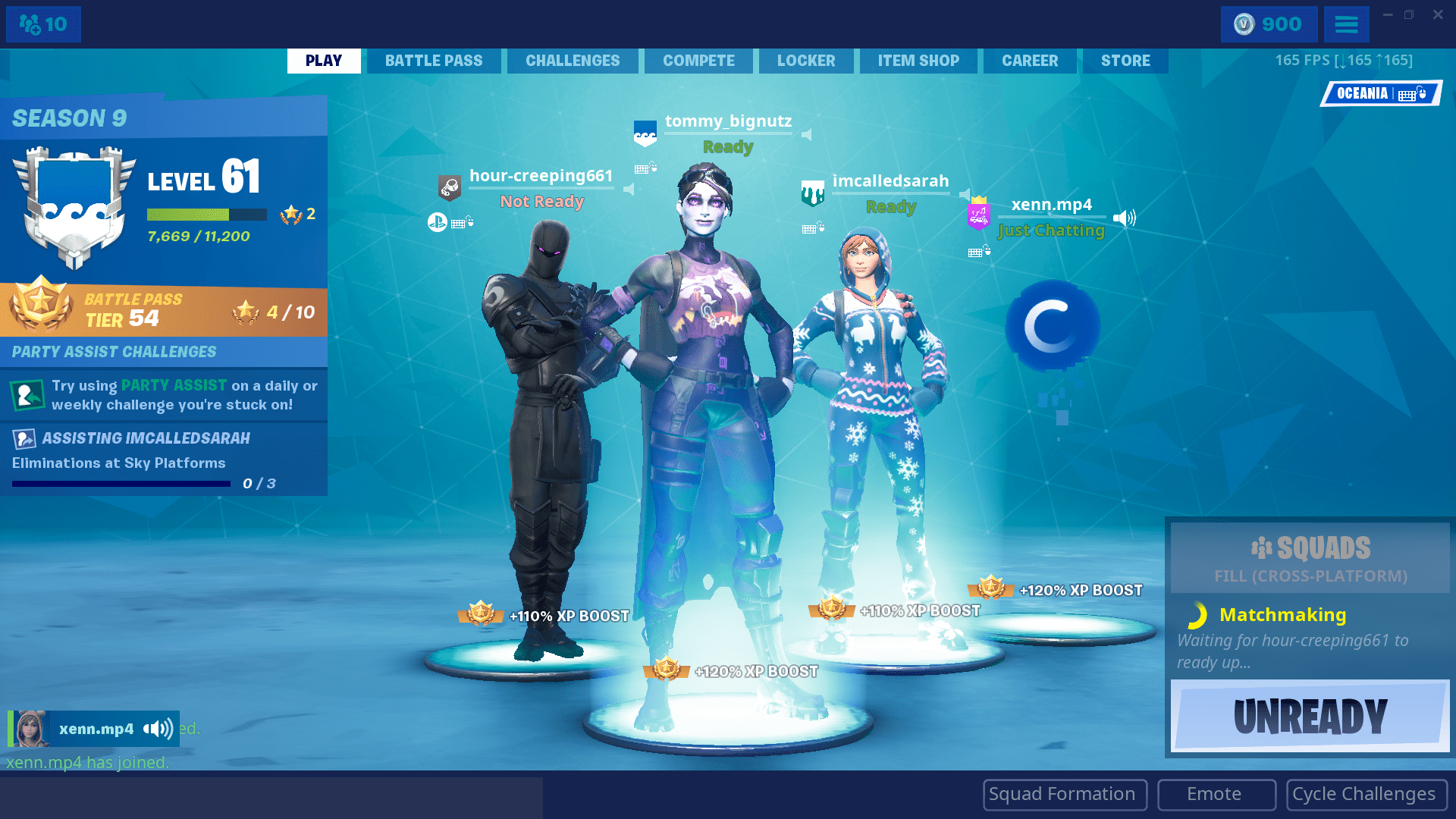The image size is (1456, 819).
Task: Mute the speaker icon next to xenn.mp4's nameplate
Action: coord(1124,218)
